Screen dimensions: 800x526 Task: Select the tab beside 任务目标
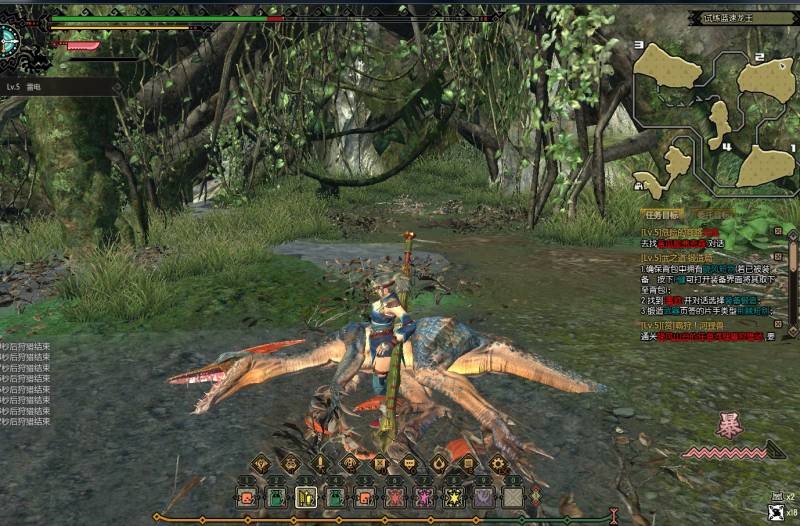point(716,214)
